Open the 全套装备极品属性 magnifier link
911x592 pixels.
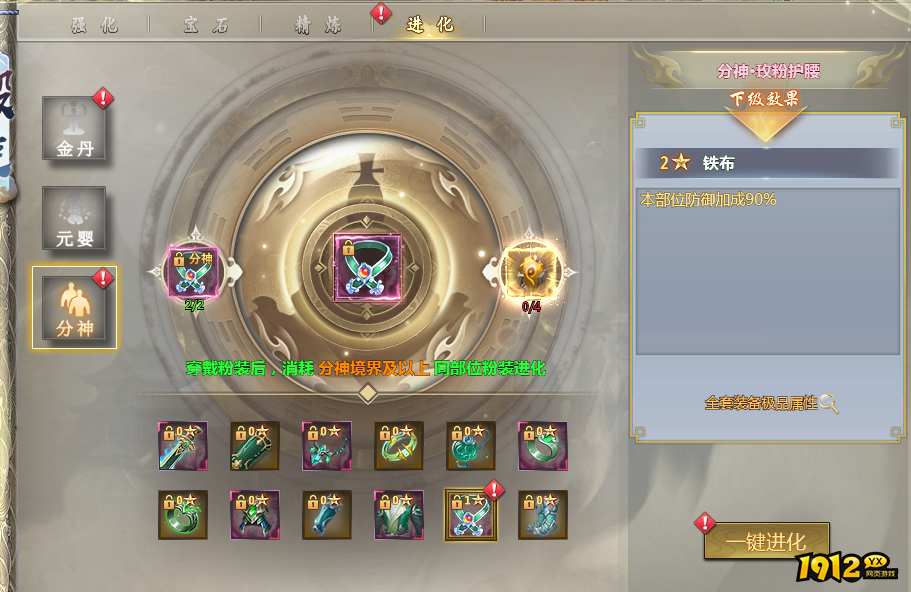point(772,403)
